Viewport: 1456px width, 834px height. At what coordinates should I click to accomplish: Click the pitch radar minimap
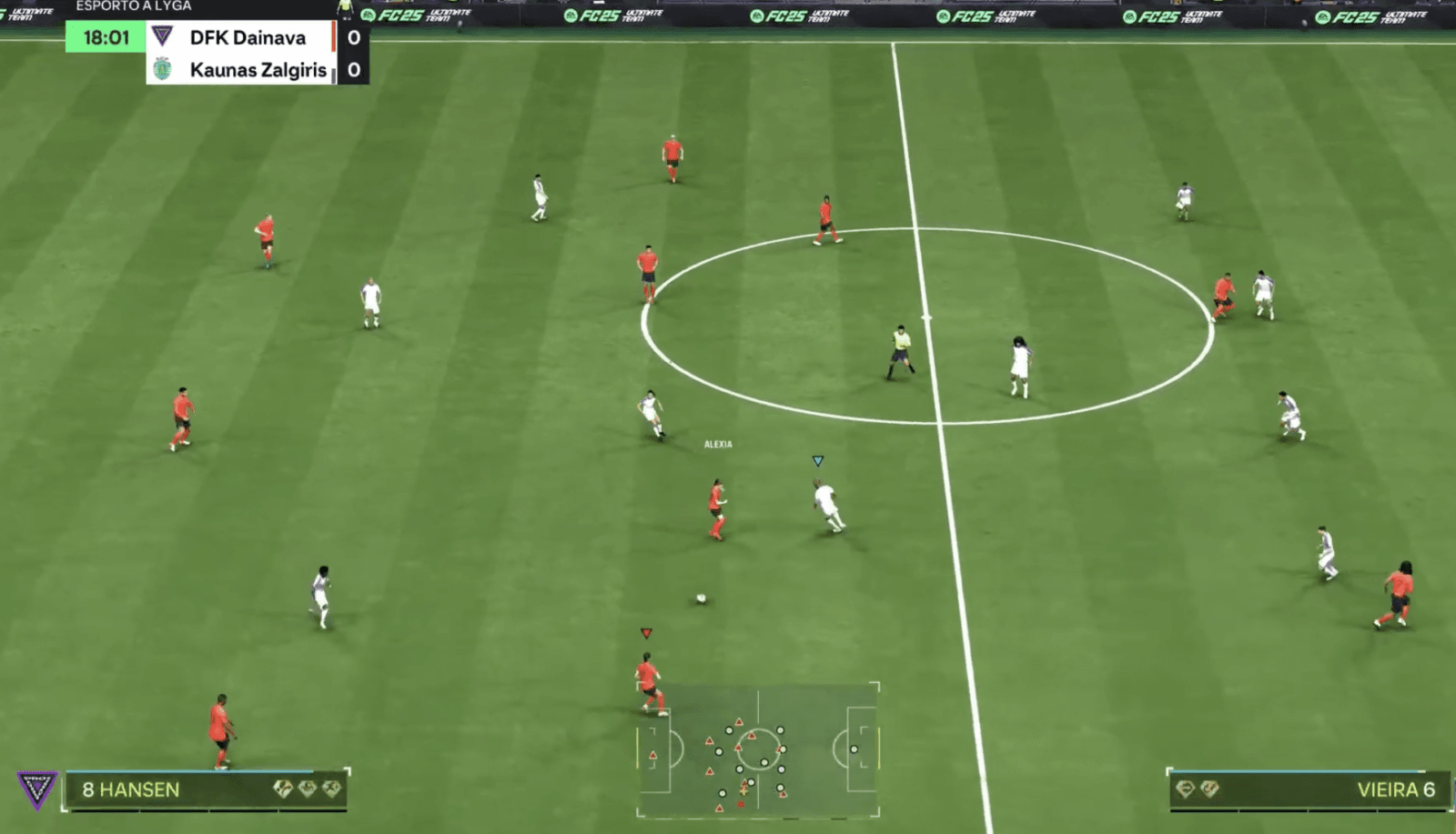pos(758,749)
